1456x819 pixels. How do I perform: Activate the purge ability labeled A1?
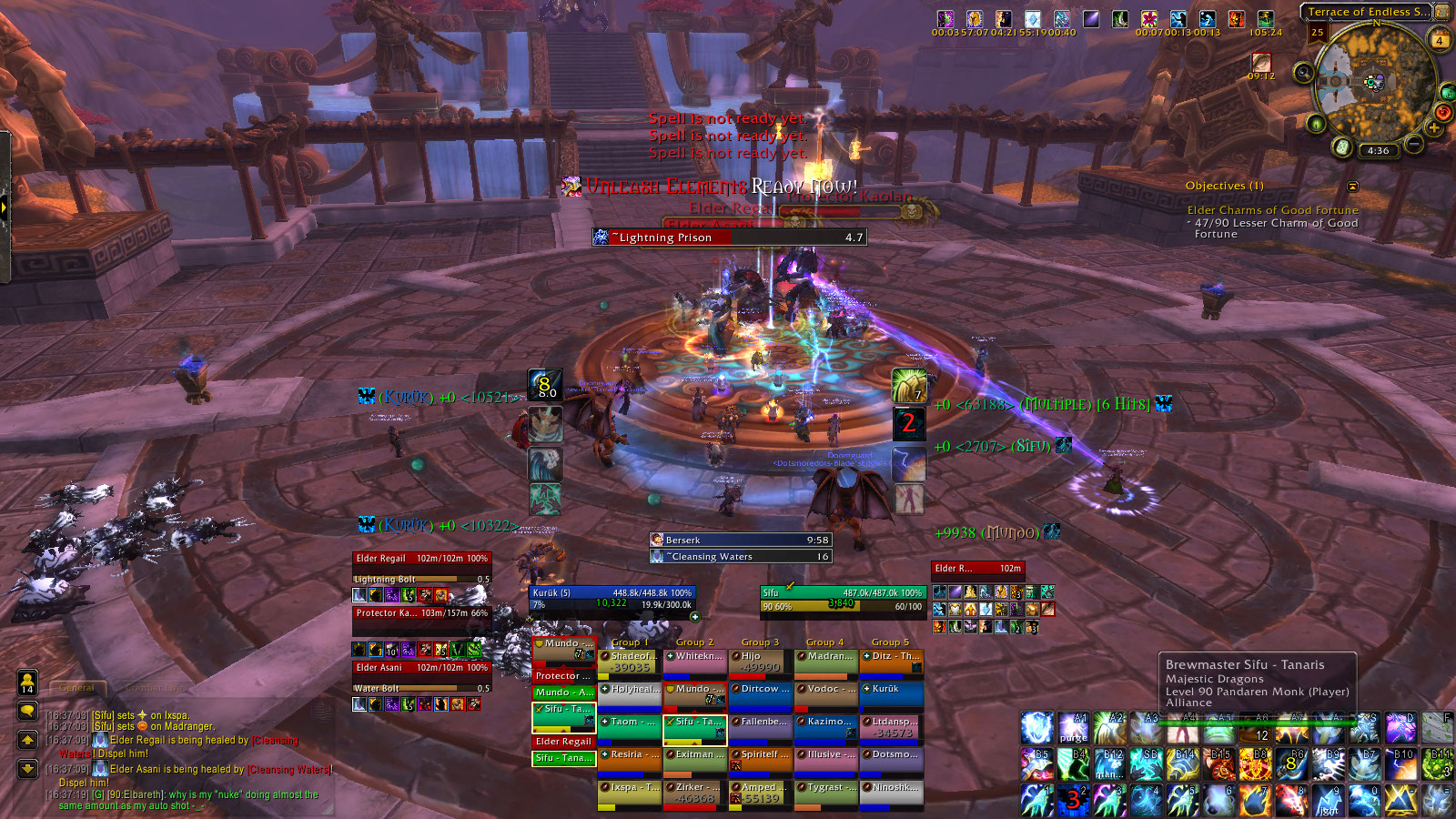point(1074,728)
